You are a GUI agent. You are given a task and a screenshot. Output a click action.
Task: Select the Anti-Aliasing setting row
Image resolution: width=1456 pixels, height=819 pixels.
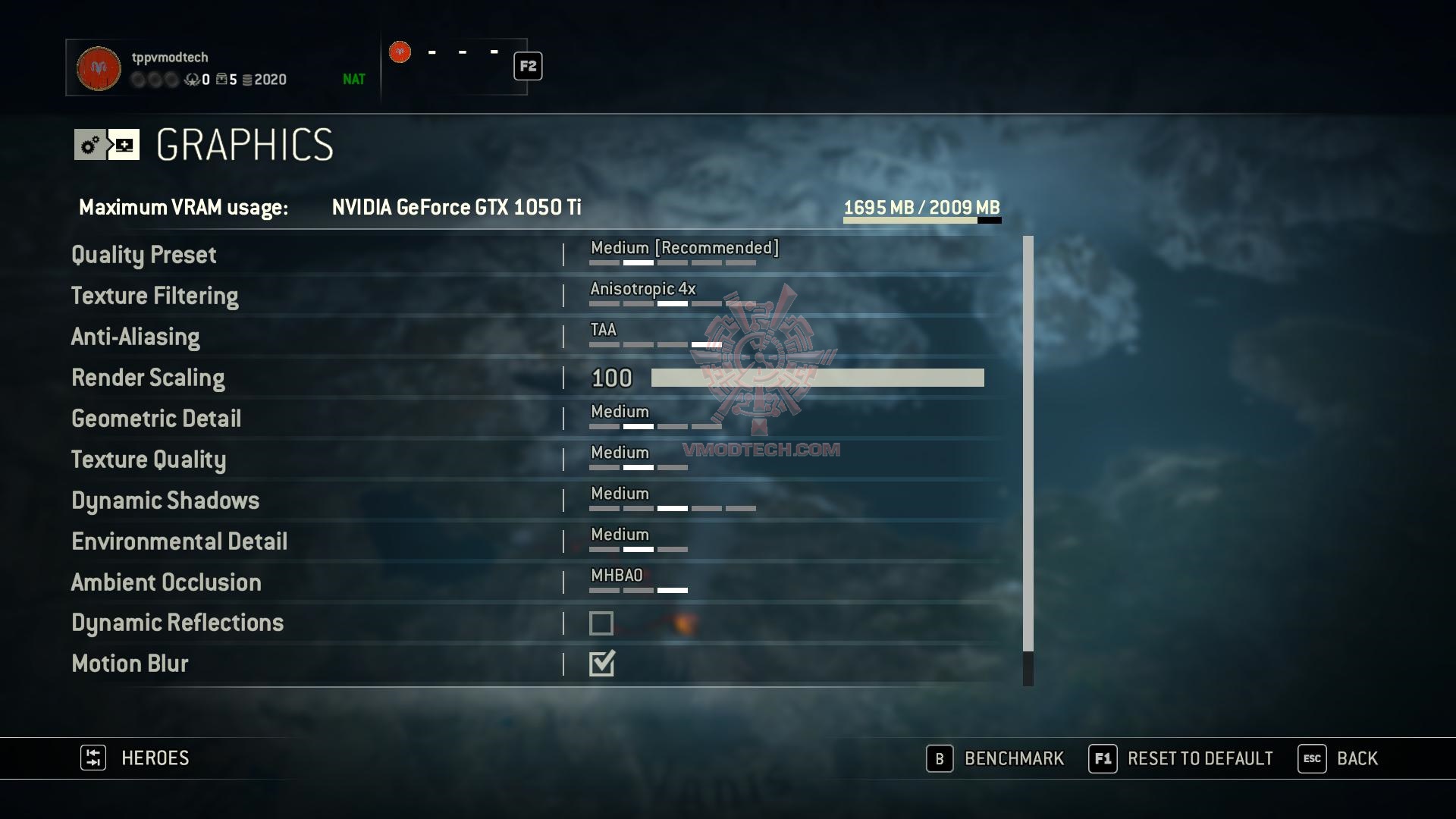click(136, 337)
